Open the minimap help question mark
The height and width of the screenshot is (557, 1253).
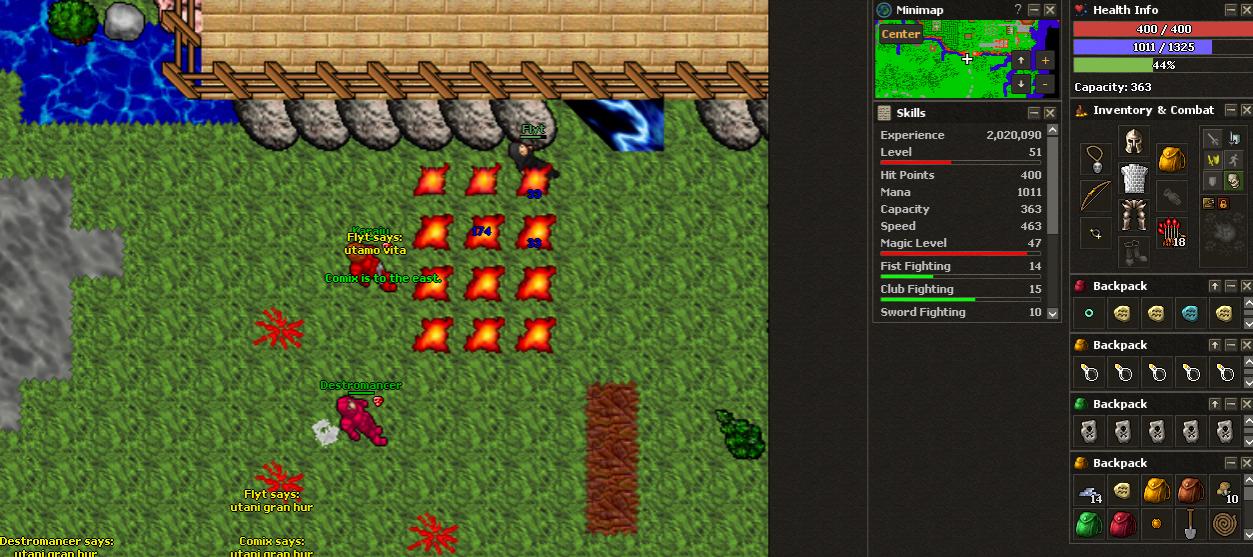click(x=1018, y=10)
